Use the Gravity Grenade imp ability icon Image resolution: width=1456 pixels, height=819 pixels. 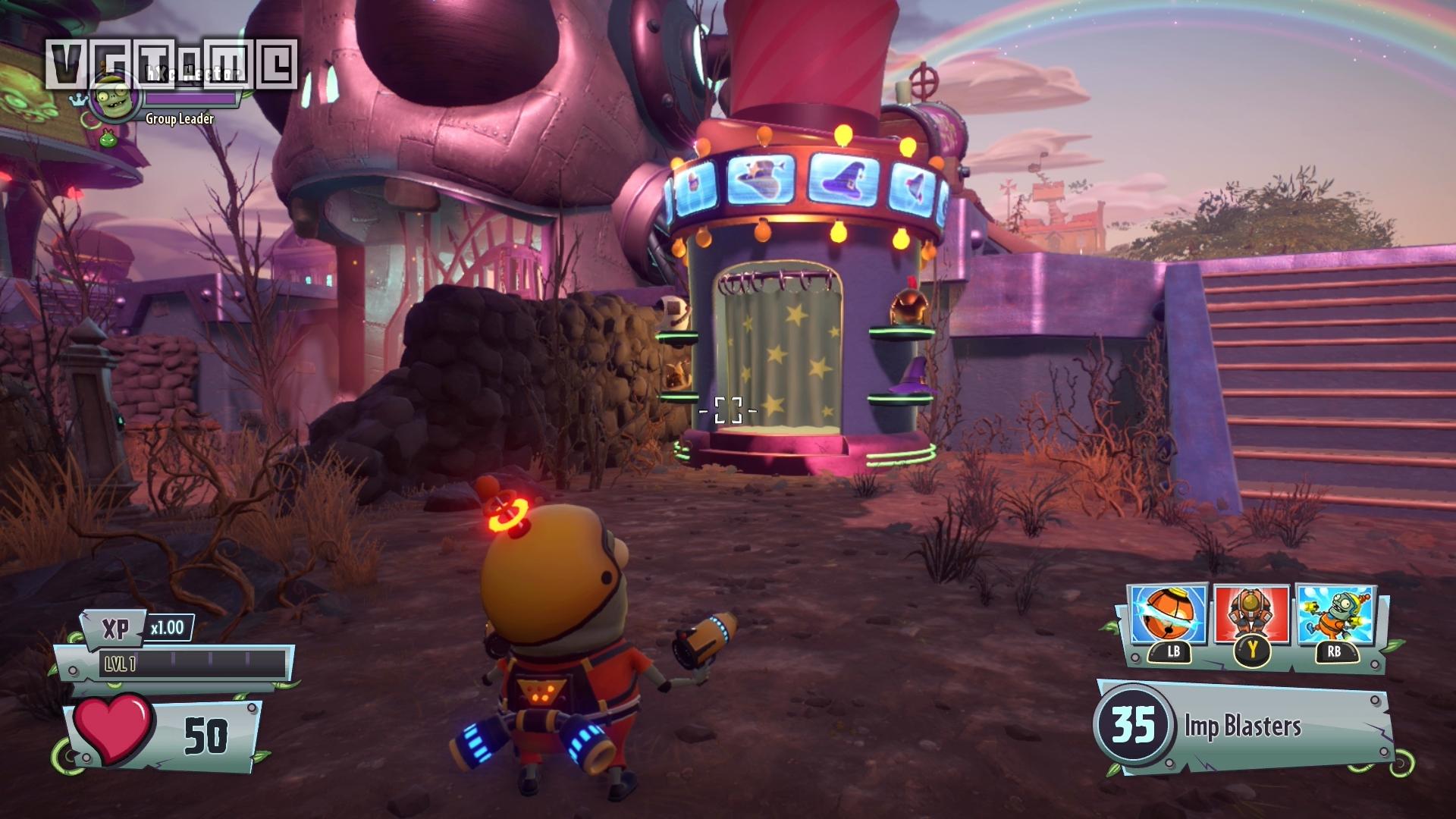pos(1334,614)
